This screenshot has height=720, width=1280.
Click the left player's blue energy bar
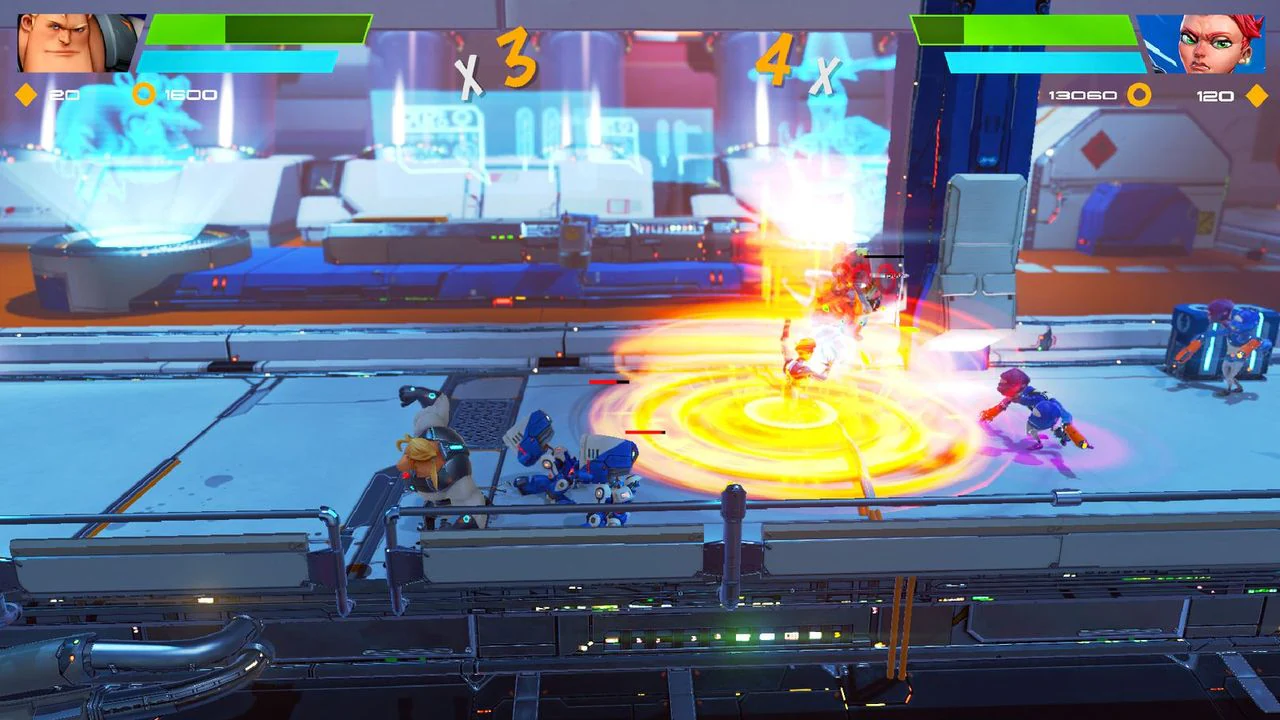[240, 62]
